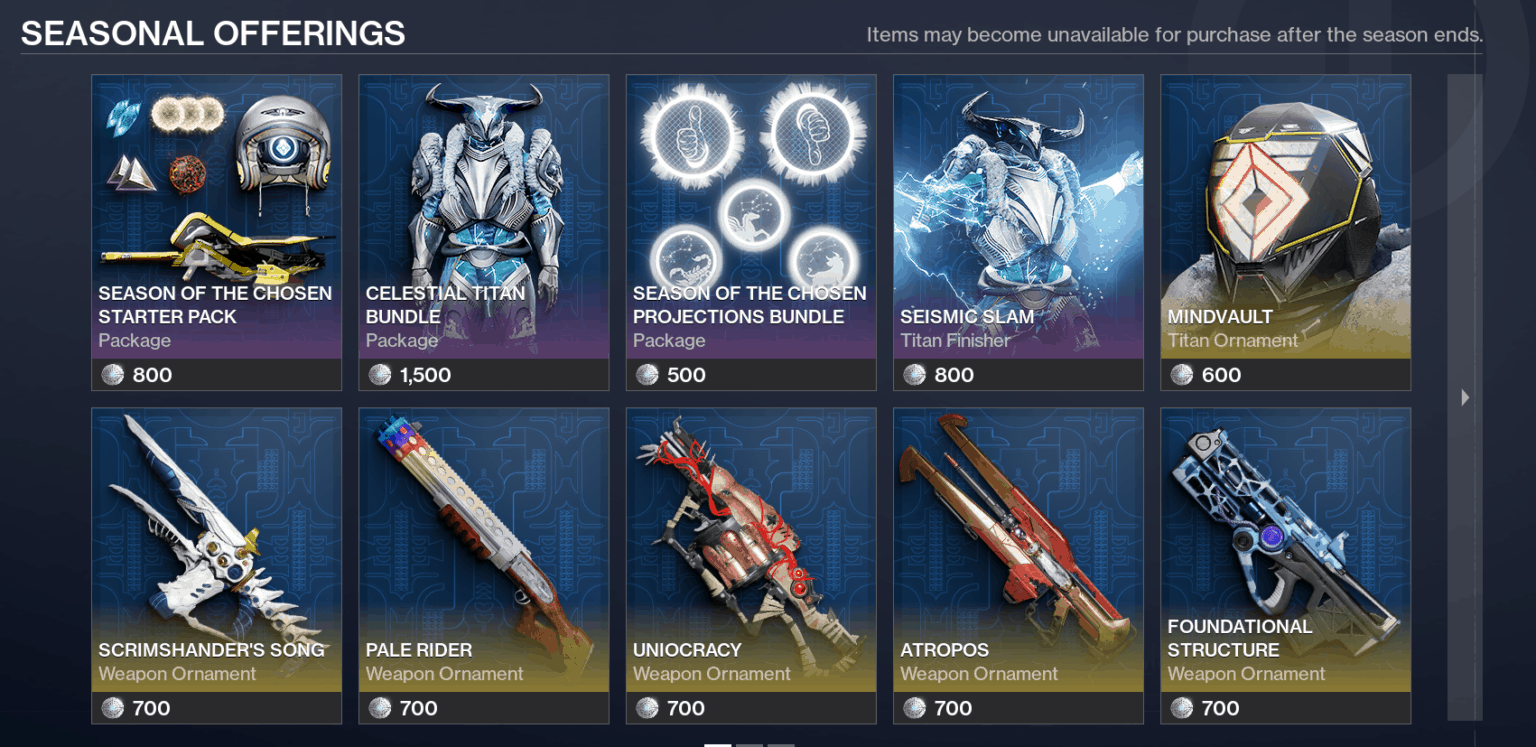1536x747 pixels.
Task: Click the Silver icon next to Mindvault's 600 cost
Action: (1180, 374)
